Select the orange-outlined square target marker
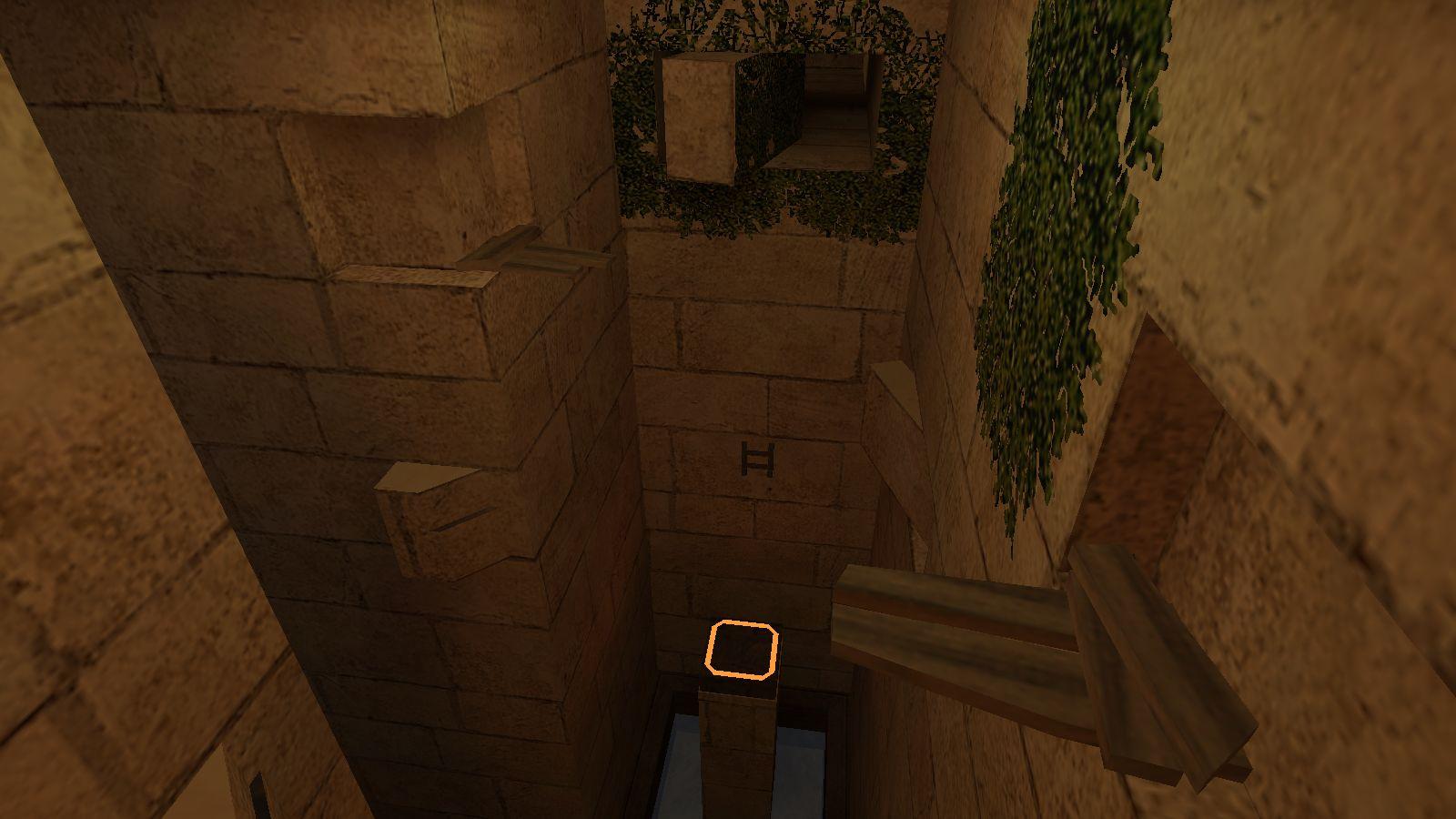The image size is (1456, 819). coord(742,649)
